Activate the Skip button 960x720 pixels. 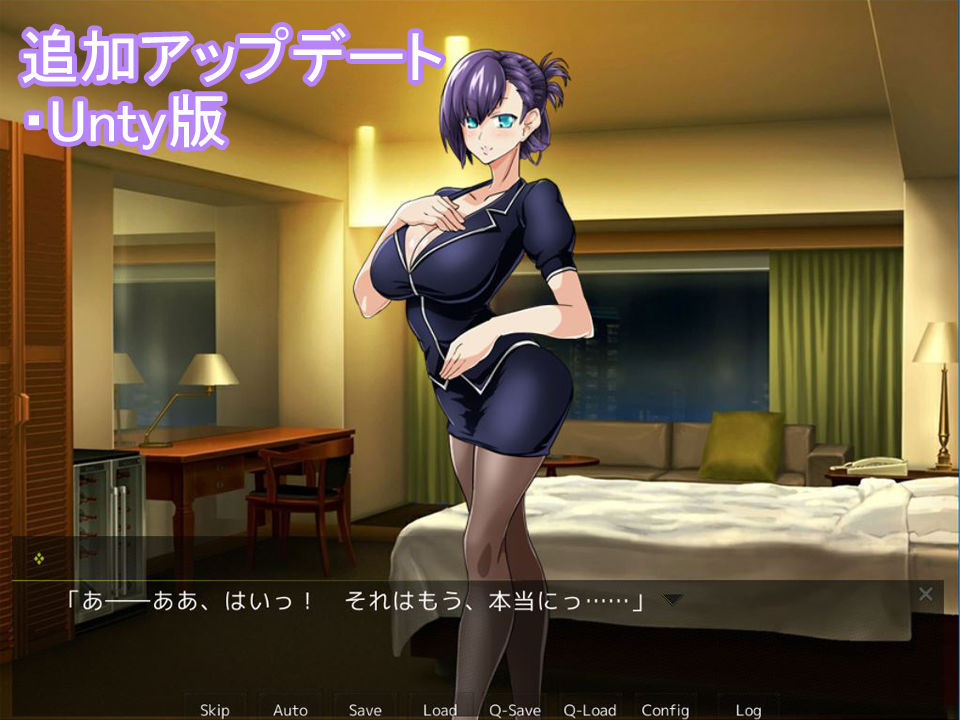[215, 709]
